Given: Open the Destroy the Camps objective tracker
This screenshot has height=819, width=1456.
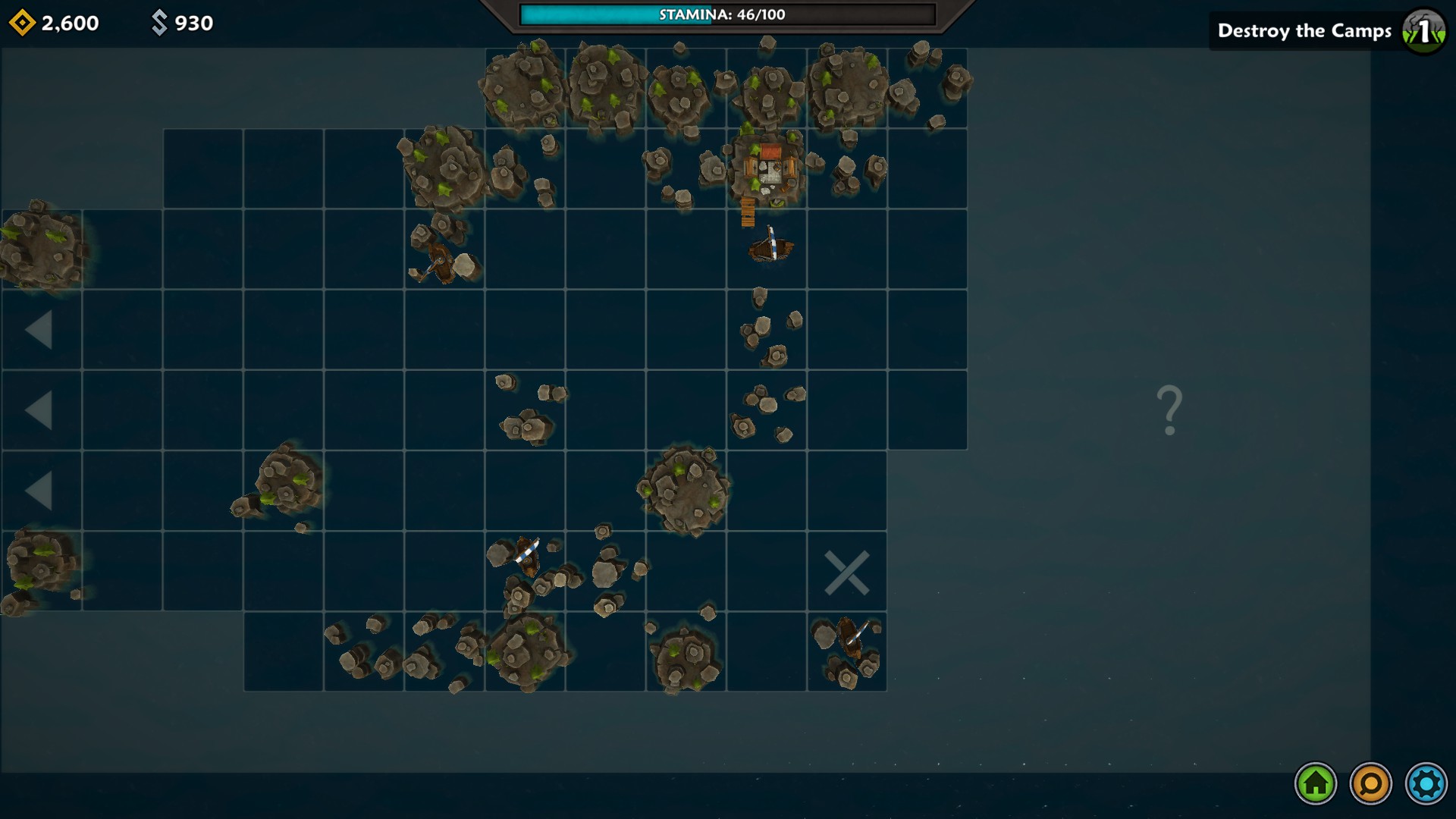Looking at the screenshot, I should (1328, 31).
